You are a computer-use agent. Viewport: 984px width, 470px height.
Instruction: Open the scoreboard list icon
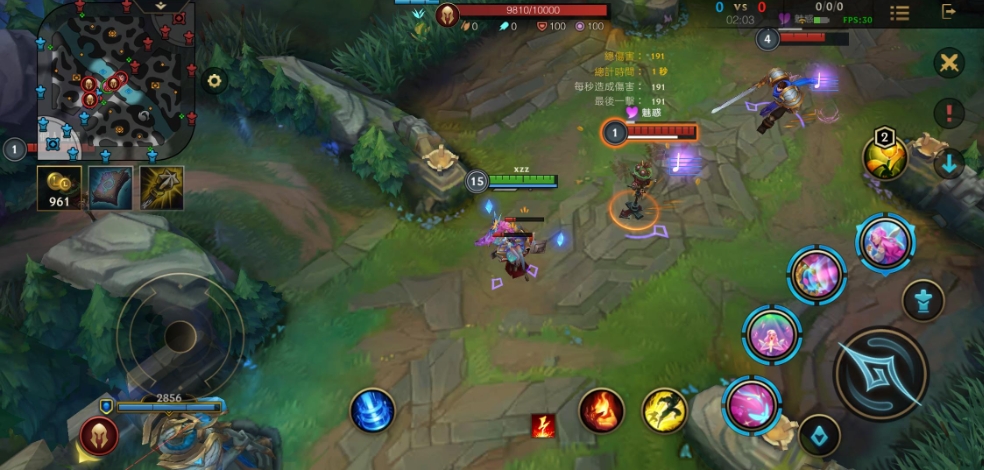coord(900,13)
